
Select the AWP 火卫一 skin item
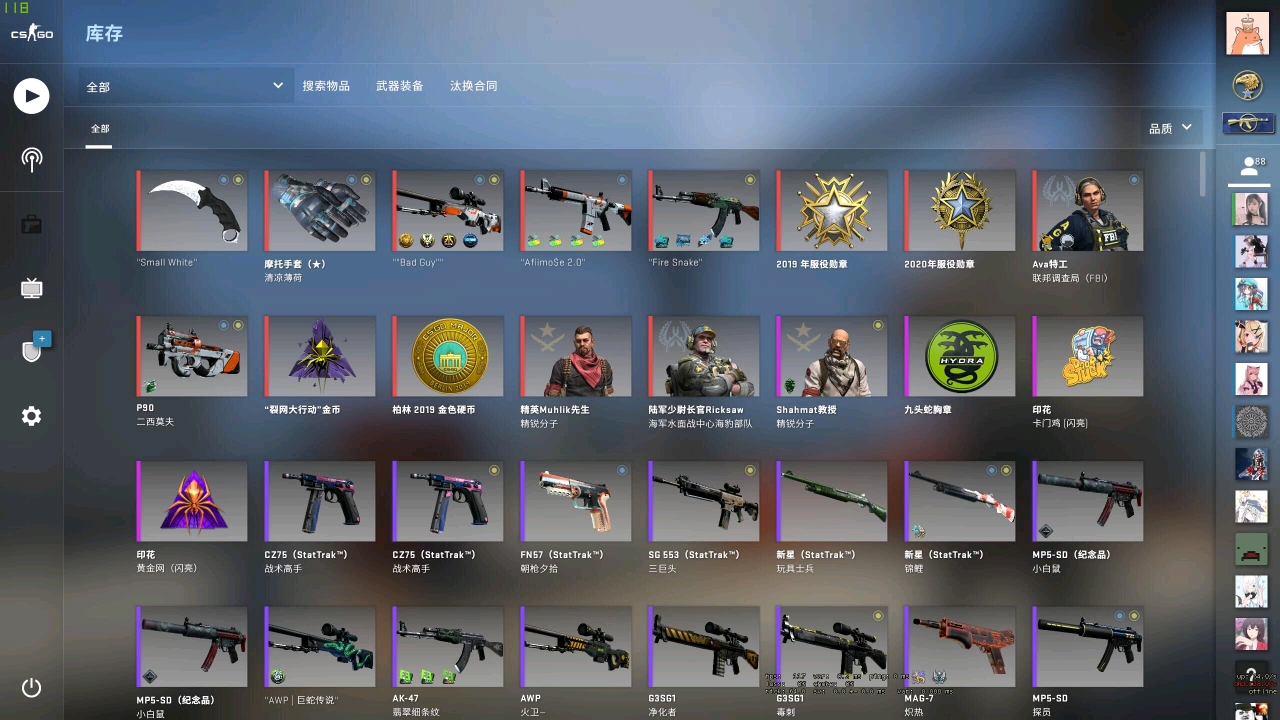(x=575, y=645)
